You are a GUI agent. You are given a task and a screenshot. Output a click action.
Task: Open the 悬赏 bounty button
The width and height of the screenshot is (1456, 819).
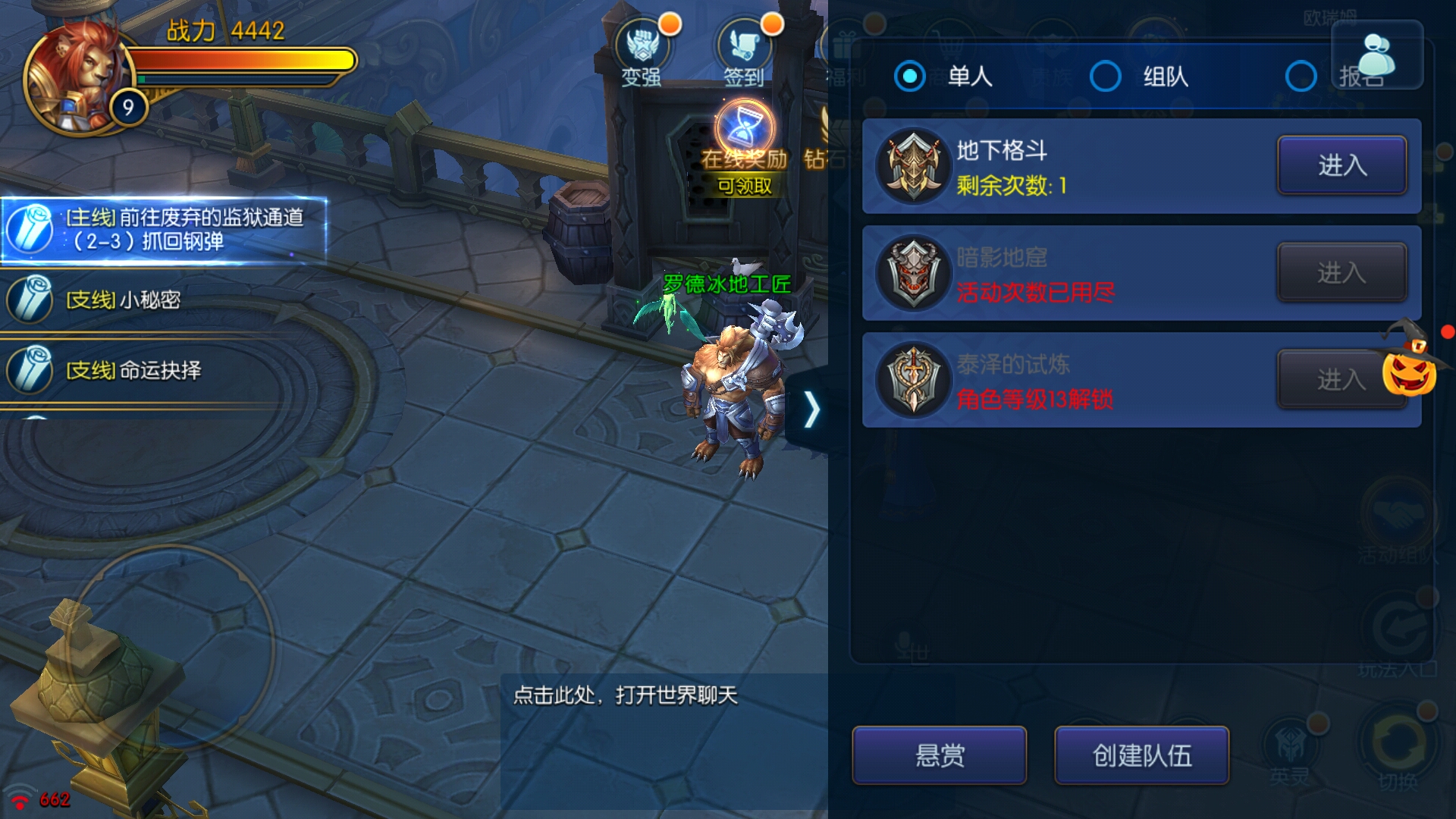[x=939, y=755]
